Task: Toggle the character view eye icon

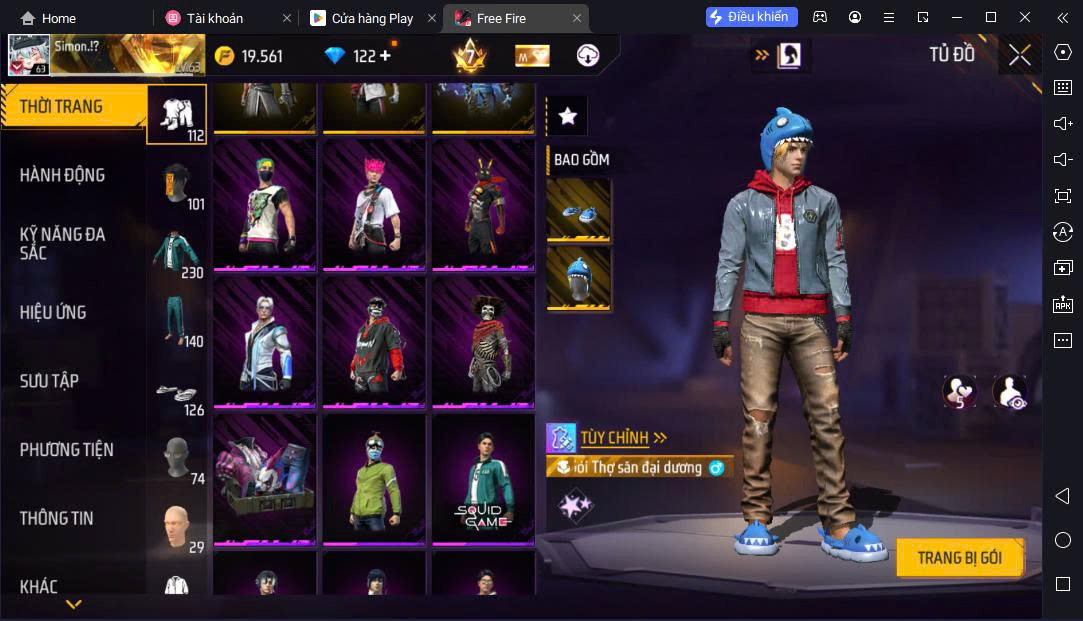Action: [x=1010, y=392]
